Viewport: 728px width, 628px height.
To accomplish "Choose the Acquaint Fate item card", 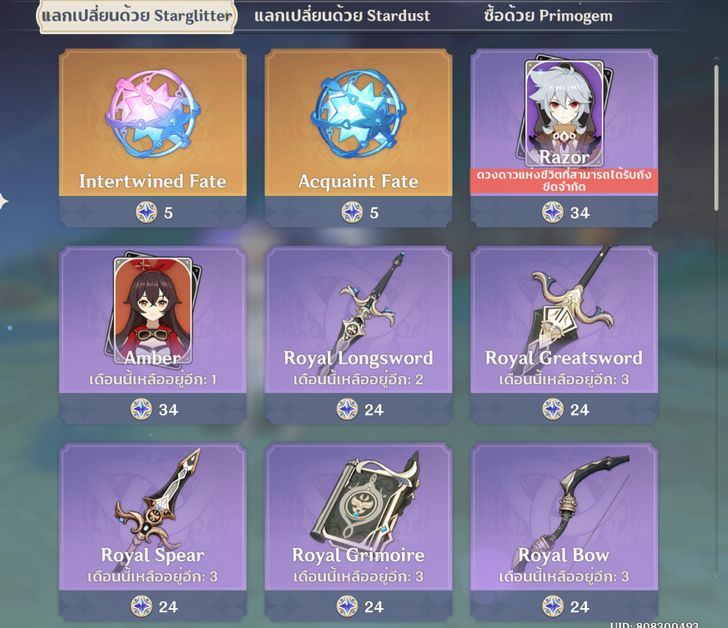I will pos(358,137).
